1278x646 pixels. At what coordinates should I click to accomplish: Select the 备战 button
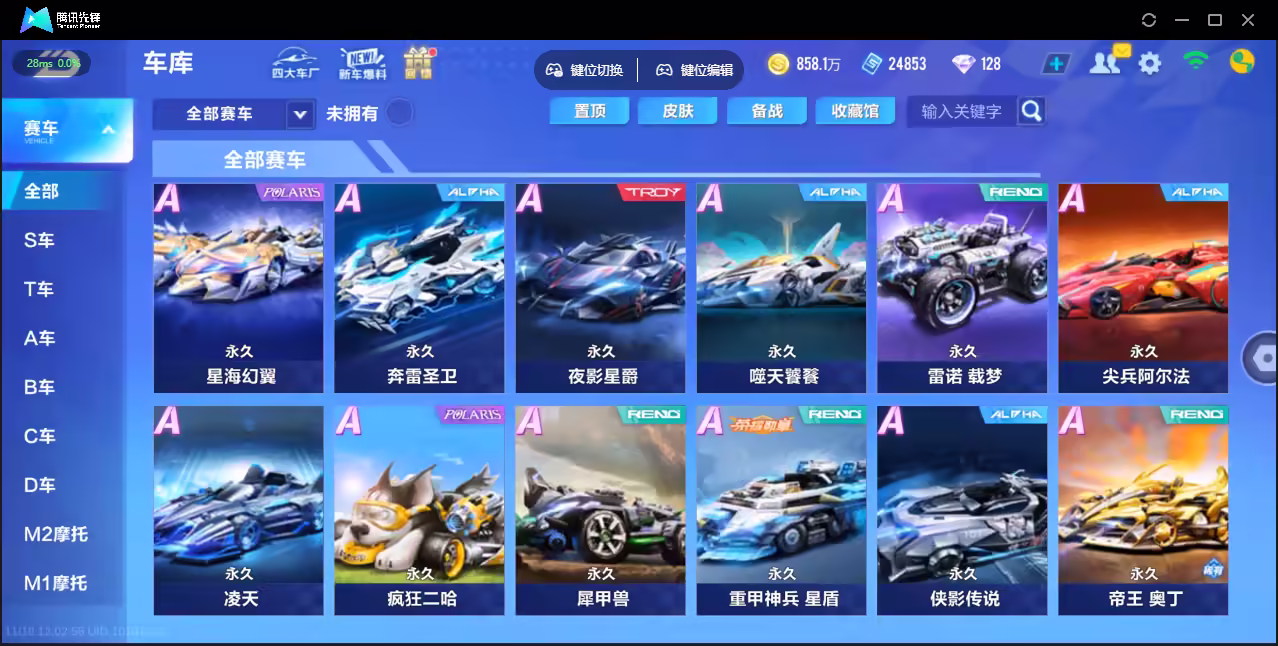coord(767,111)
